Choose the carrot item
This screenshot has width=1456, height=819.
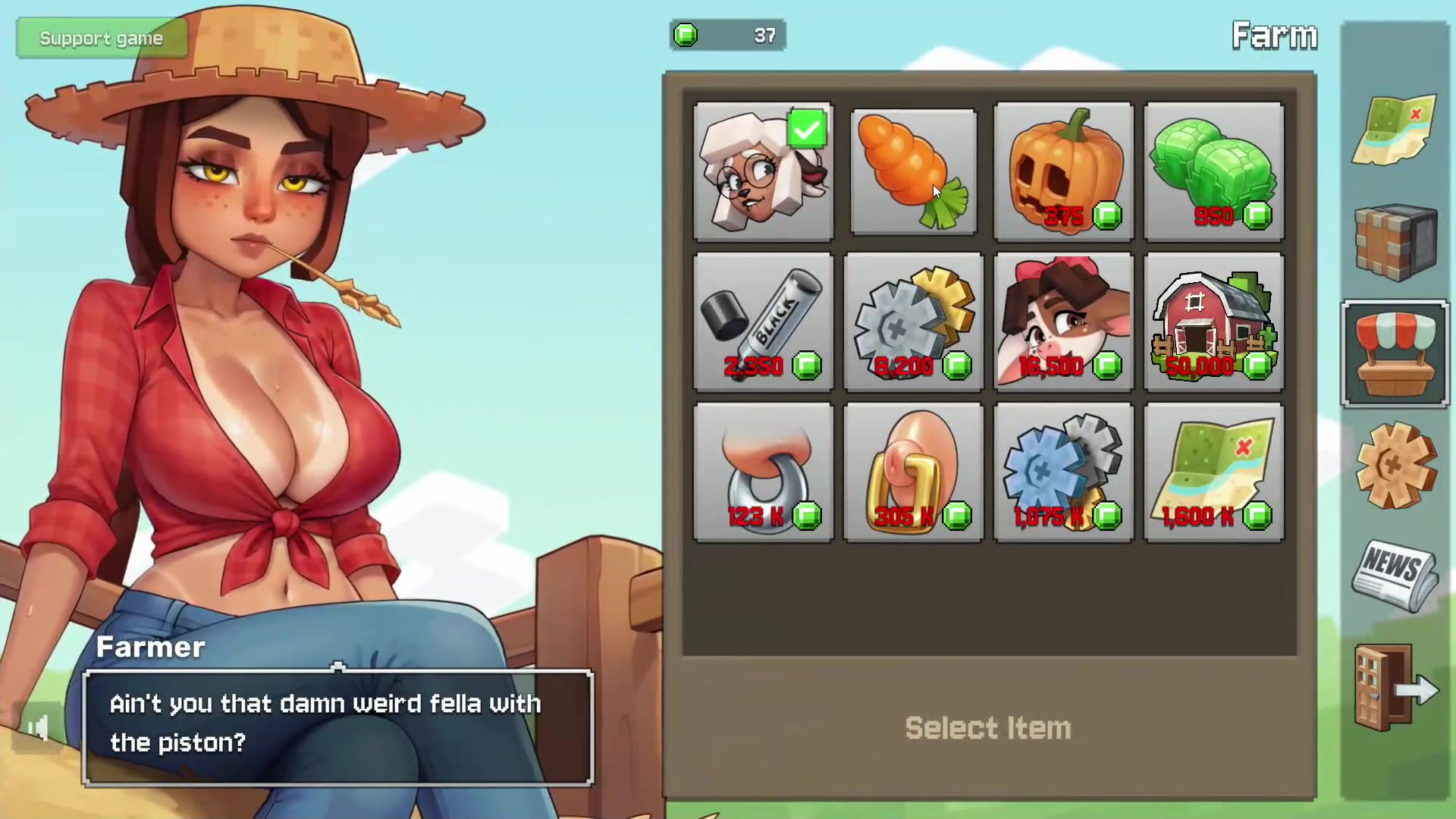[913, 172]
